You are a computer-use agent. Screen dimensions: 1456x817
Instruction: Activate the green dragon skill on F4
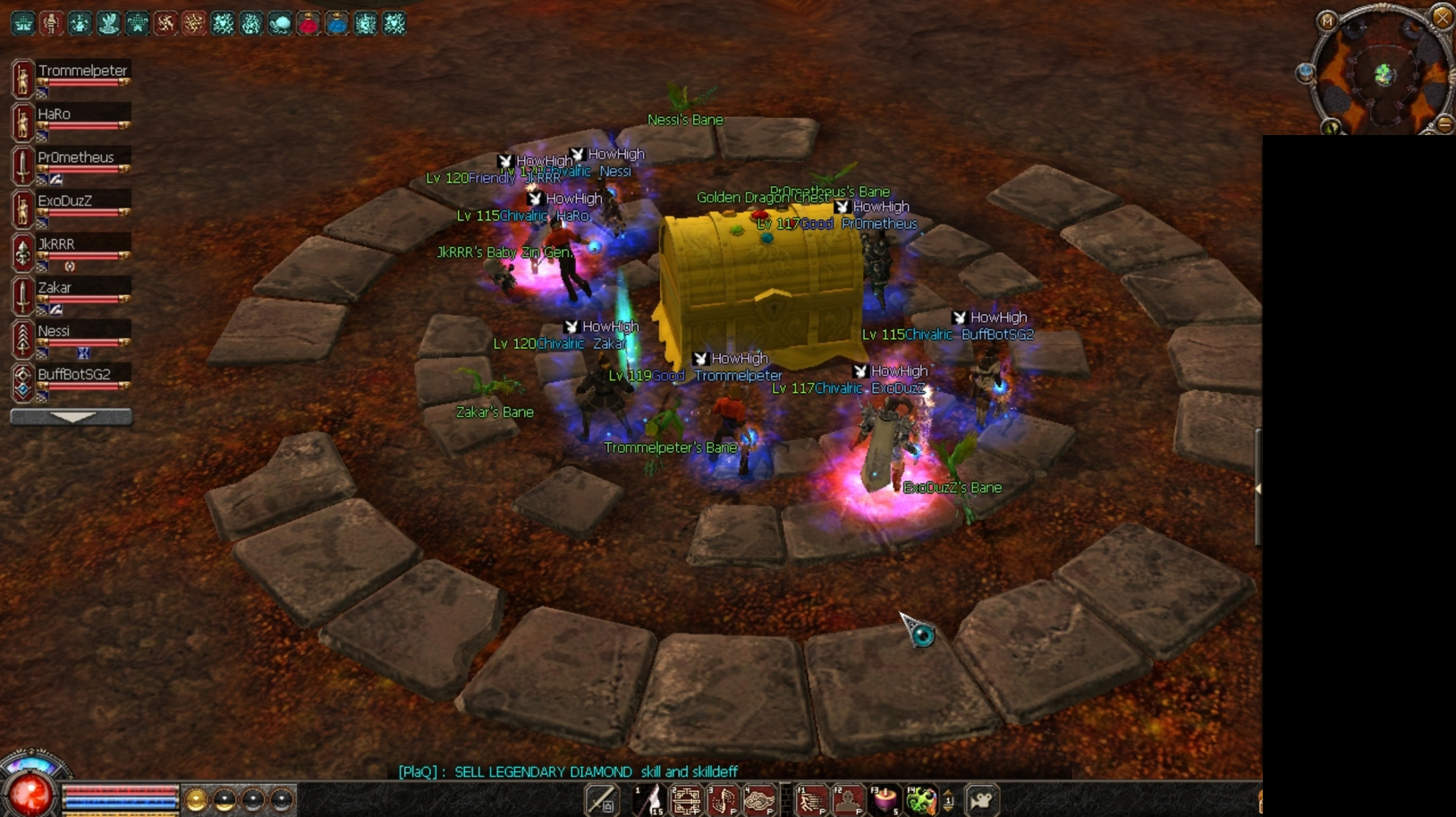pyautogui.click(x=921, y=800)
